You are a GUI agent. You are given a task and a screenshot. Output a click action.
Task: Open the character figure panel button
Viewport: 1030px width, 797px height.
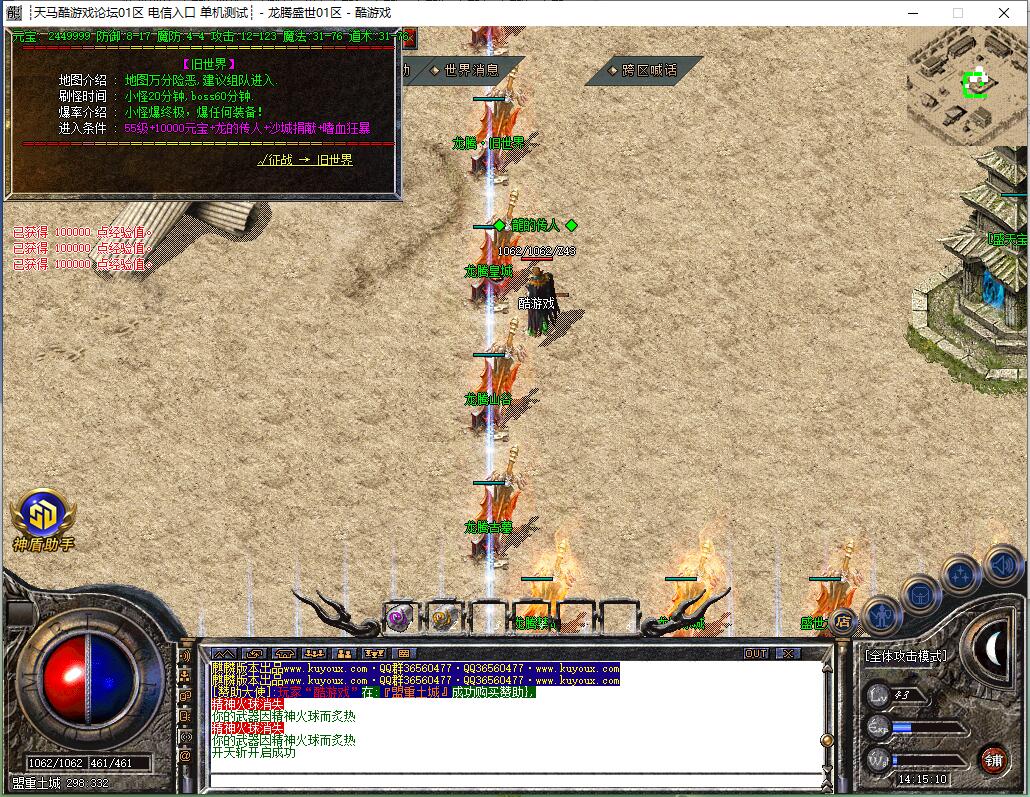(882, 614)
